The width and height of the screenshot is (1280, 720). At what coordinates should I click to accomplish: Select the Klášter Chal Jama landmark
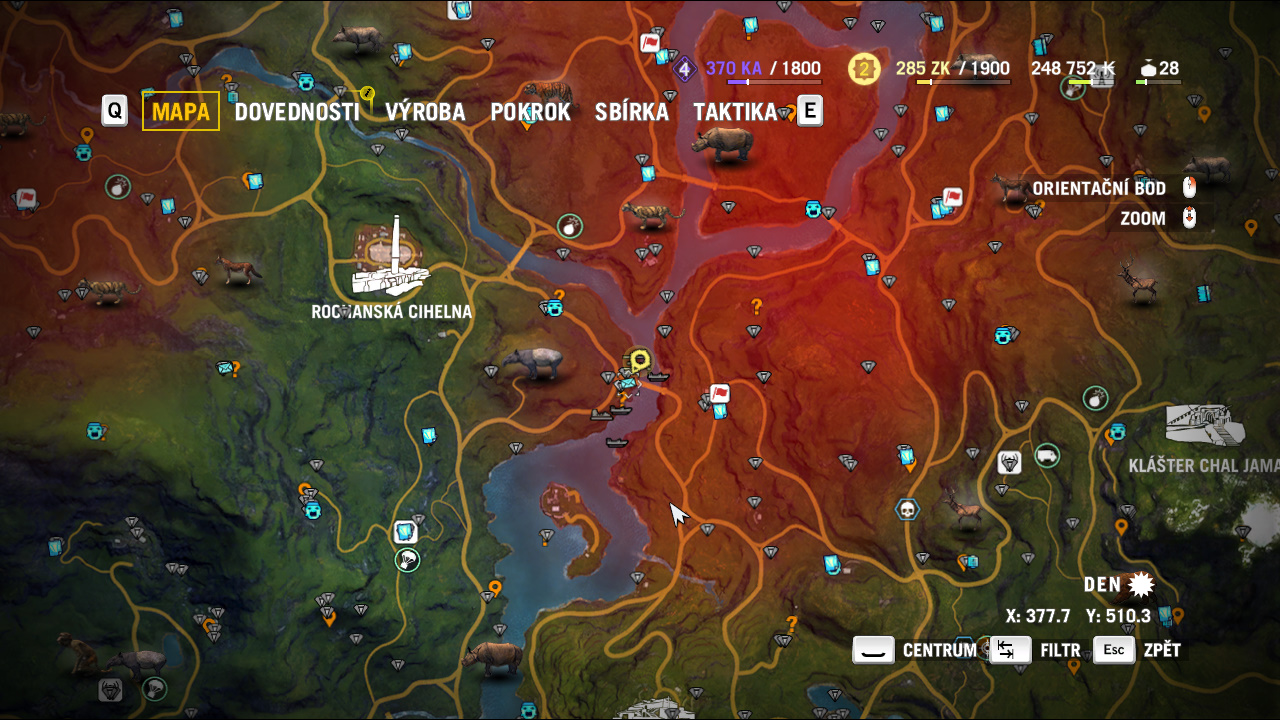pyautogui.click(x=1206, y=427)
